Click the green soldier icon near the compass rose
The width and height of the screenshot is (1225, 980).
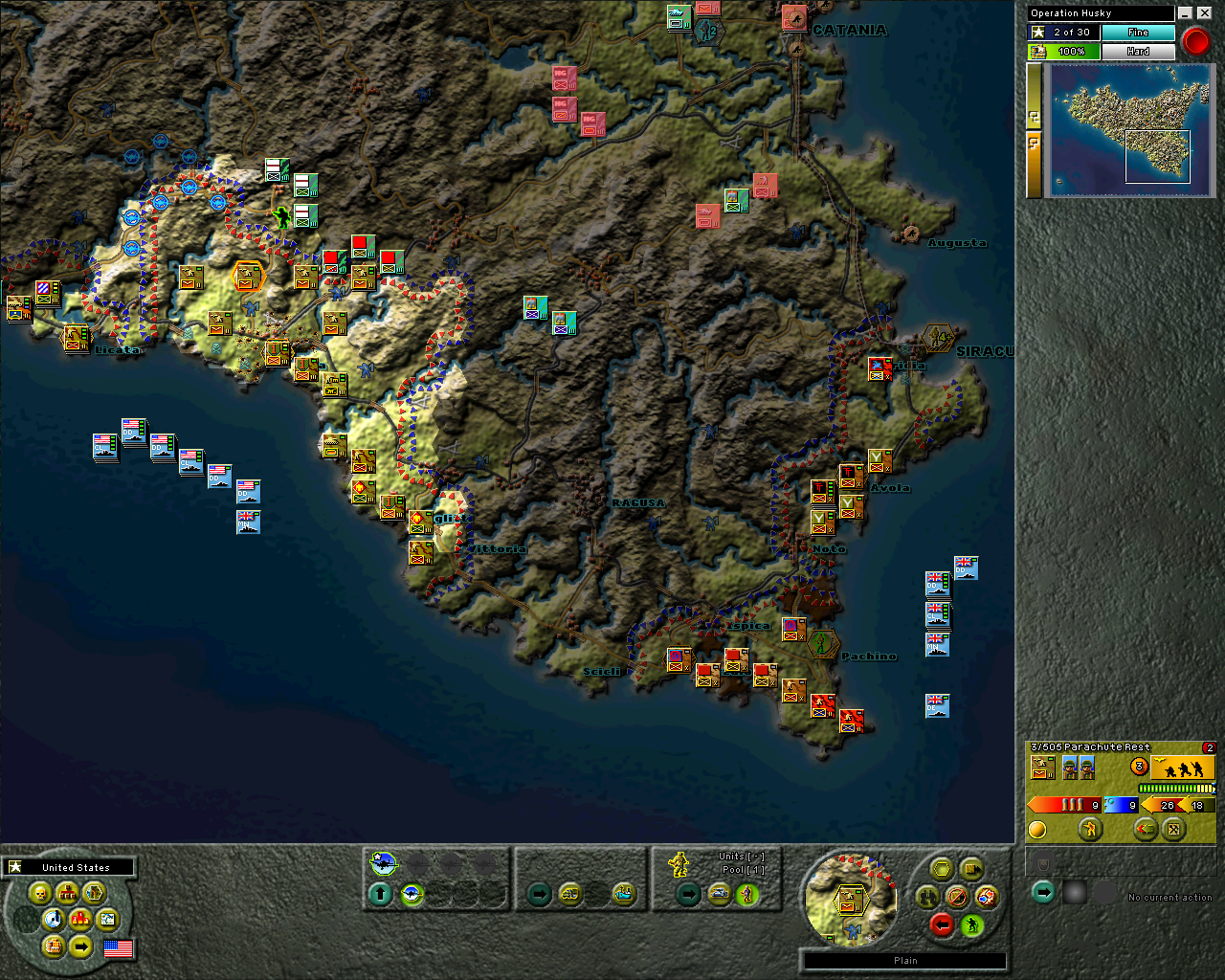972,924
